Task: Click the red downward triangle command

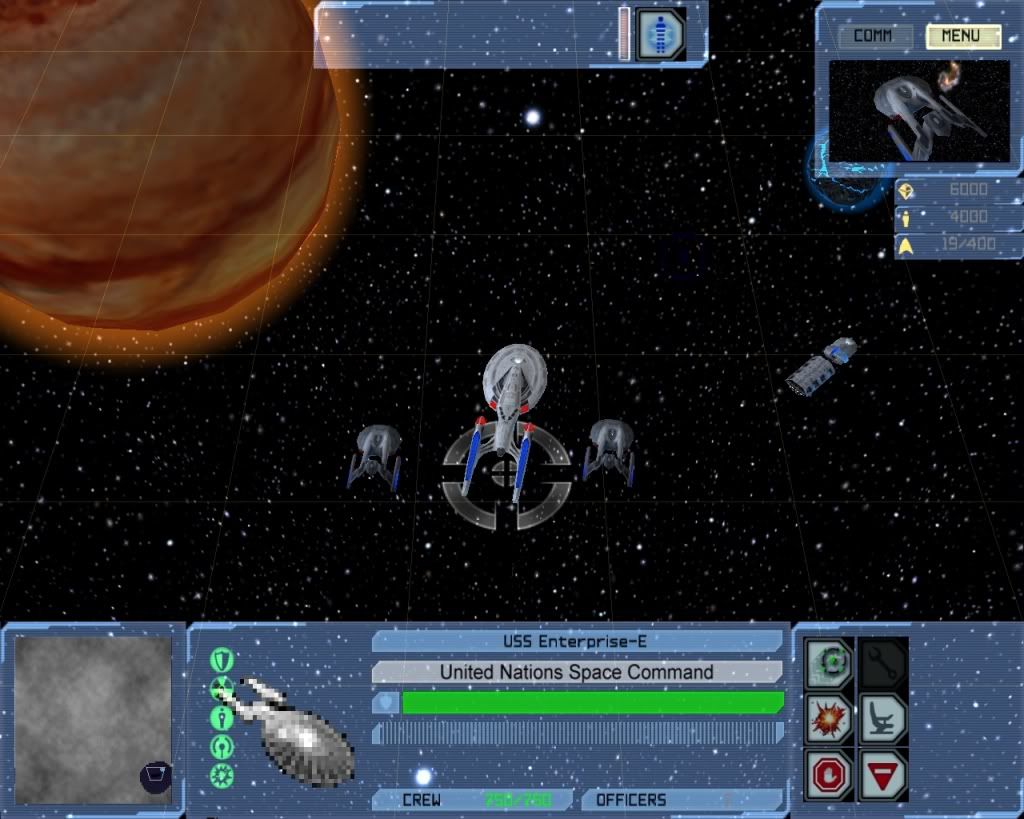Action: pyautogui.click(x=884, y=774)
